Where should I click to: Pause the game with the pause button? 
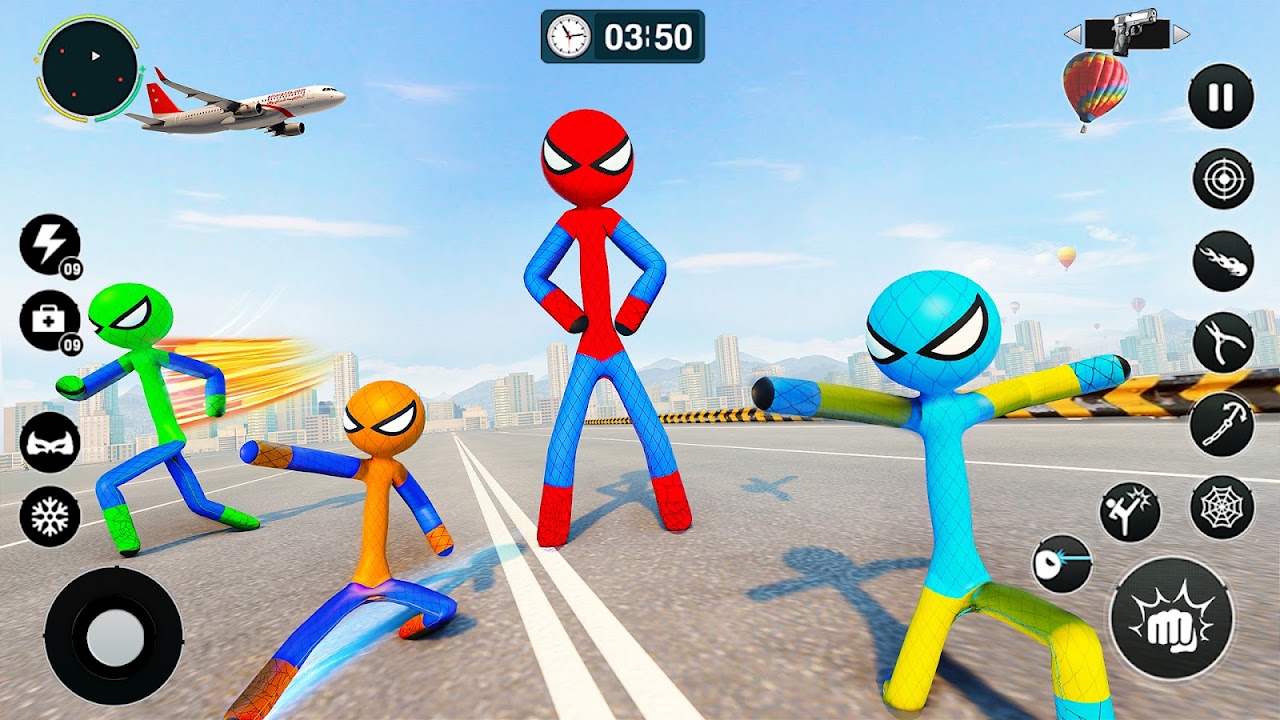coord(1221,97)
